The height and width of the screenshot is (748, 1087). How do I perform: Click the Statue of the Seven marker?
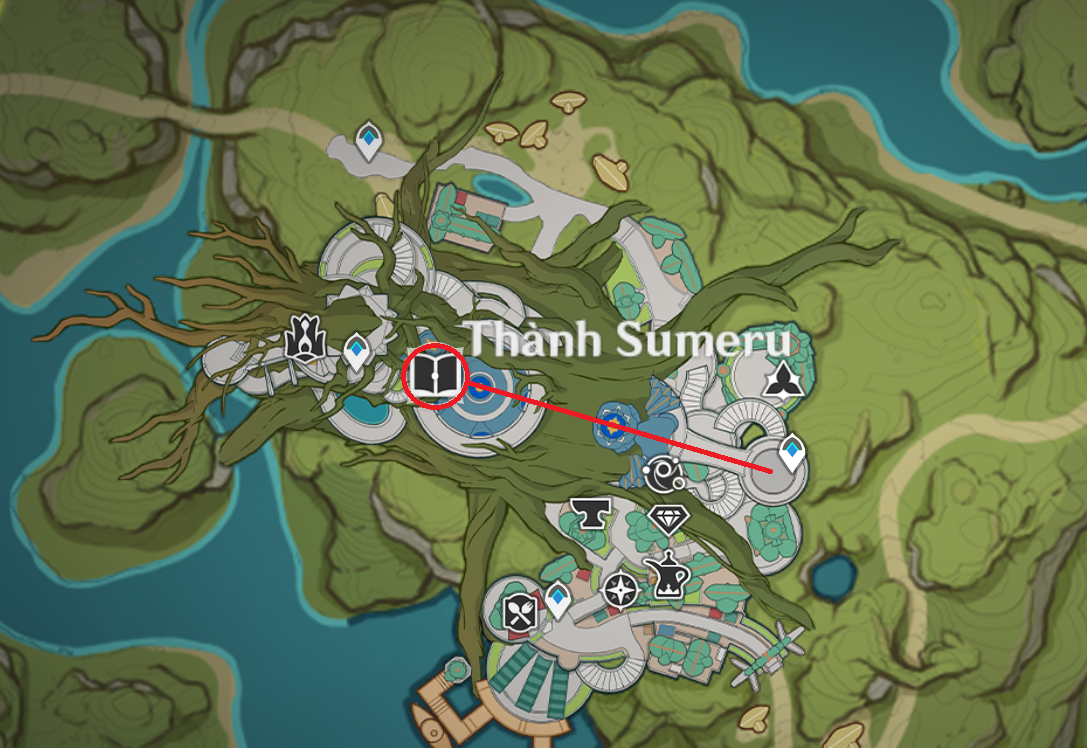point(304,337)
